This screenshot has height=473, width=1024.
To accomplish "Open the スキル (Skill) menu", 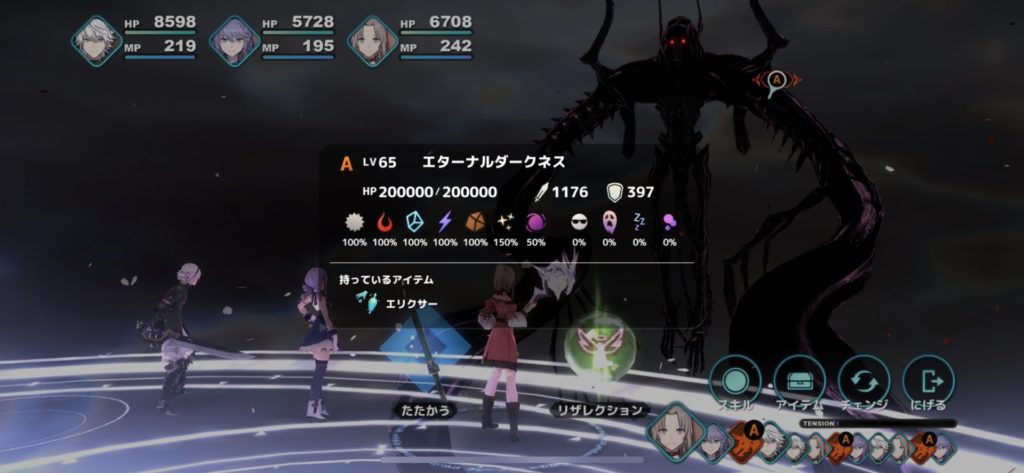I will tap(735, 381).
